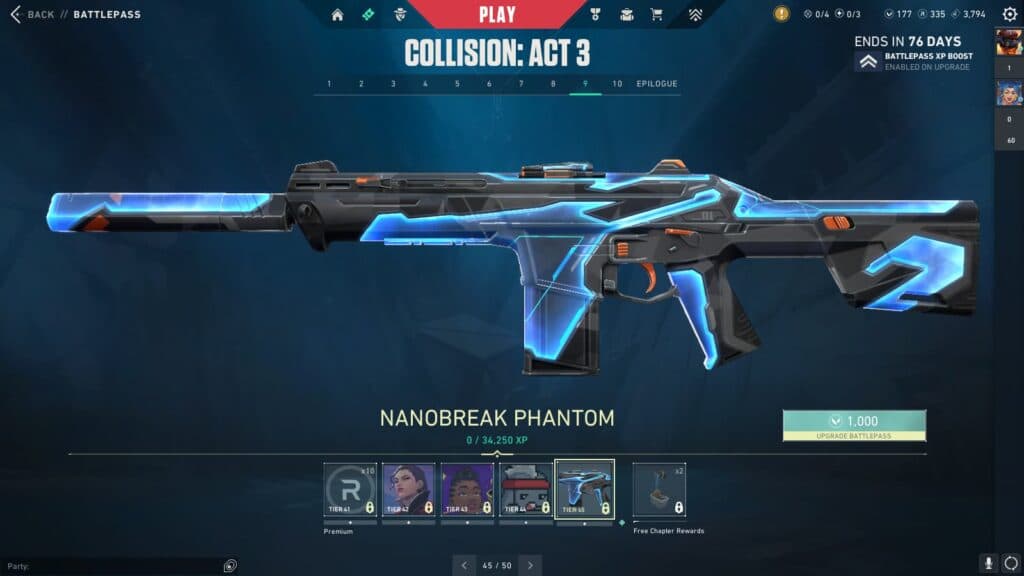The width and height of the screenshot is (1024, 576).
Task: Select the Tier 45 Nanobreak Phantom reward
Action: click(585, 489)
